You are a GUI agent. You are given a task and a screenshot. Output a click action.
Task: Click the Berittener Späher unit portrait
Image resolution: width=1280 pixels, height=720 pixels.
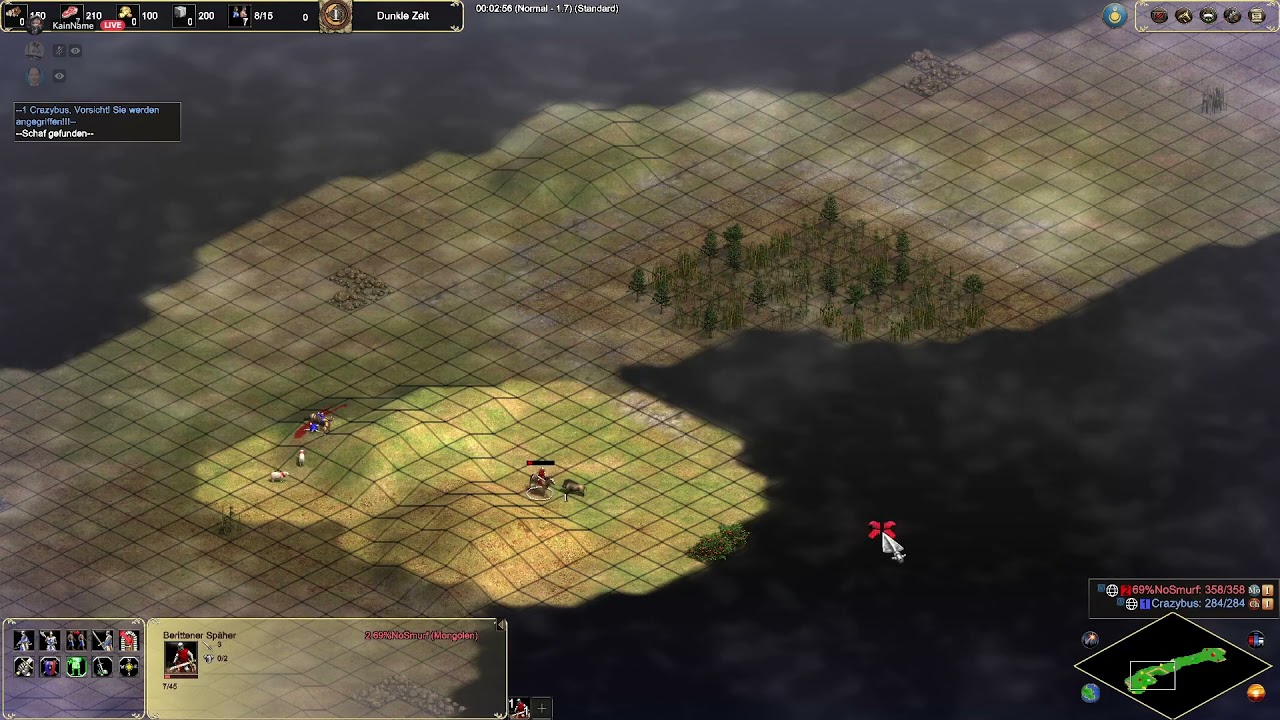tap(181, 659)
